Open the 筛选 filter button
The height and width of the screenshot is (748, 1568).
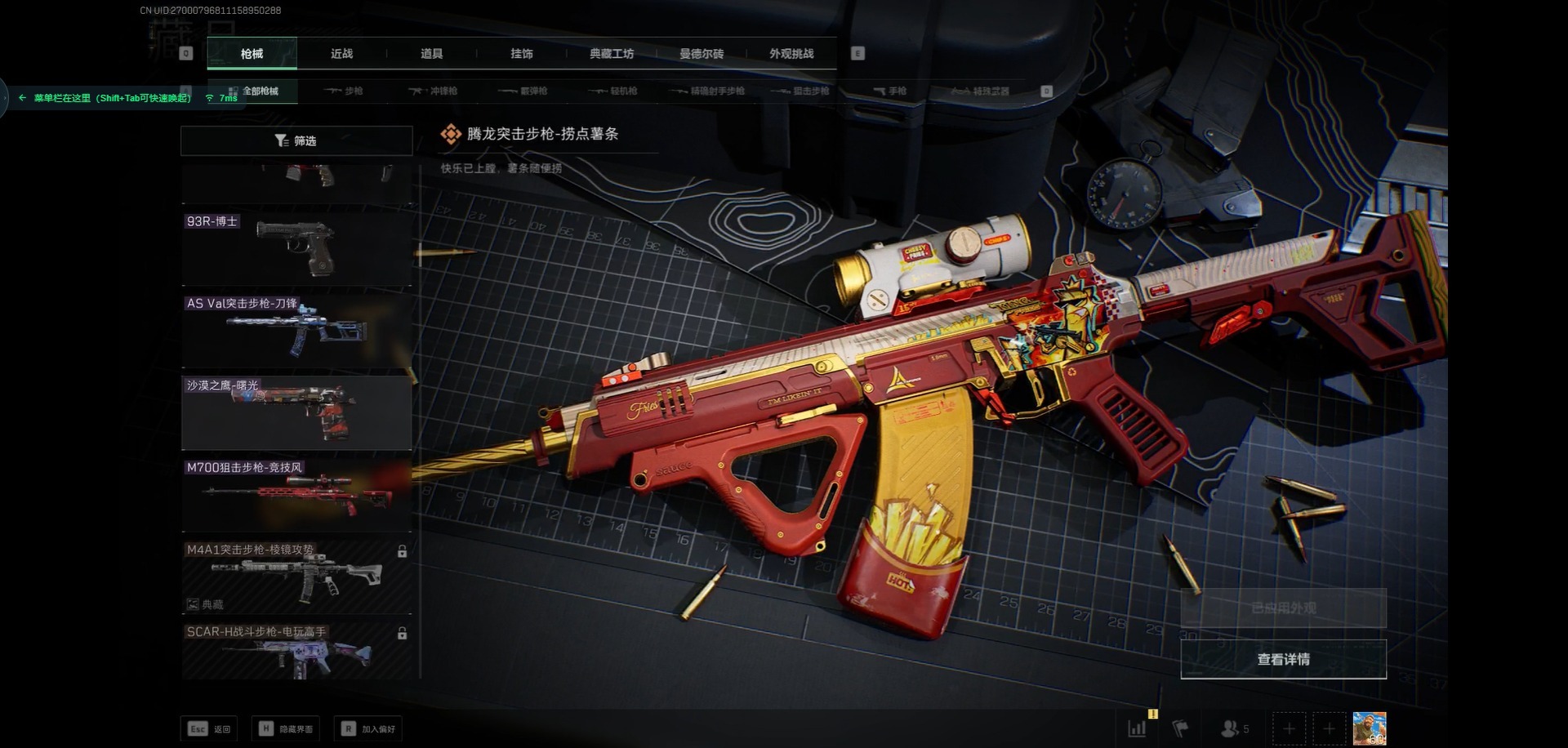(296, 140)
